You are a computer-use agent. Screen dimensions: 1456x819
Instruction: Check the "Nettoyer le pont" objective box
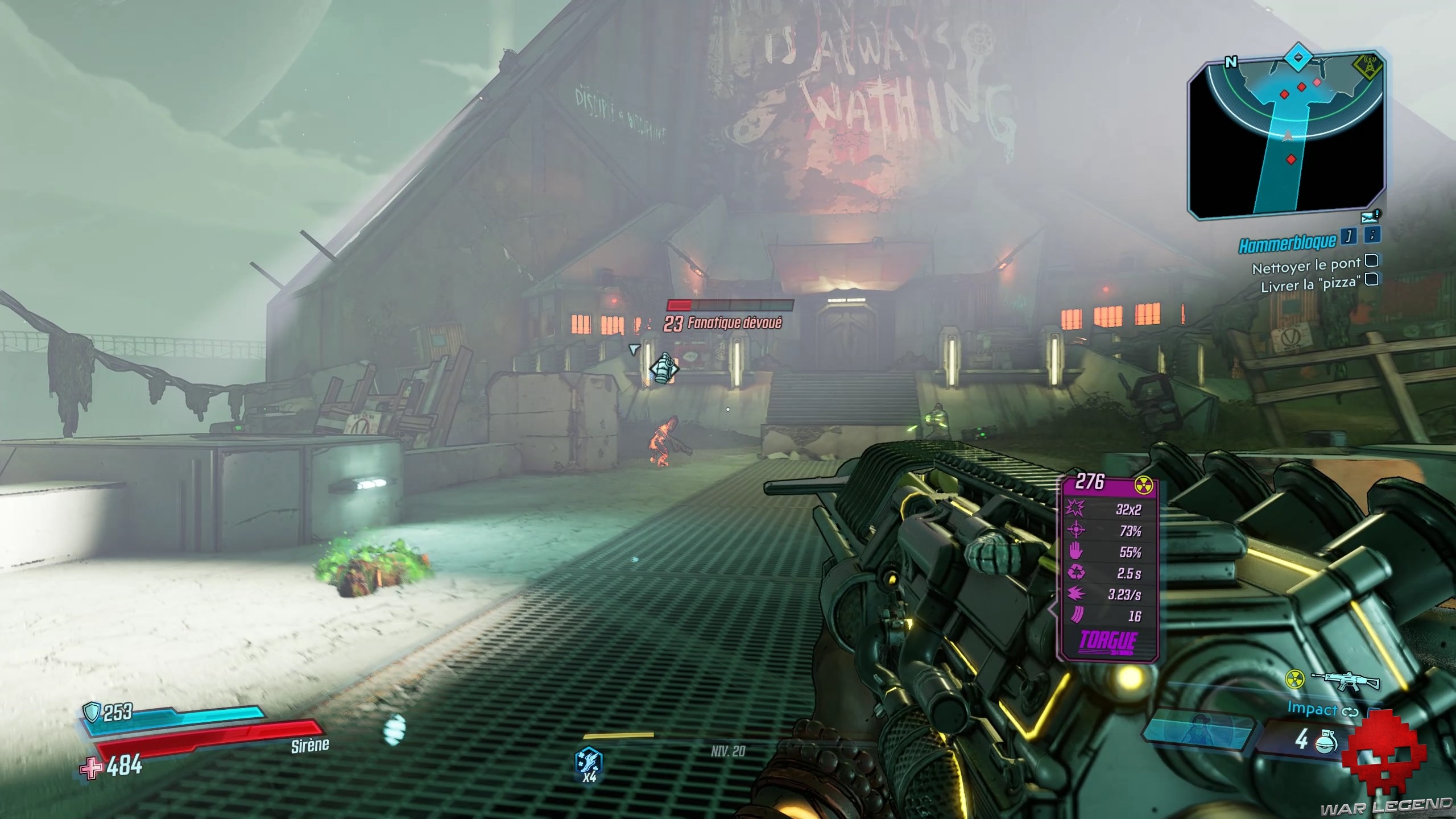pyautogui.click(x=1372, y=260)
